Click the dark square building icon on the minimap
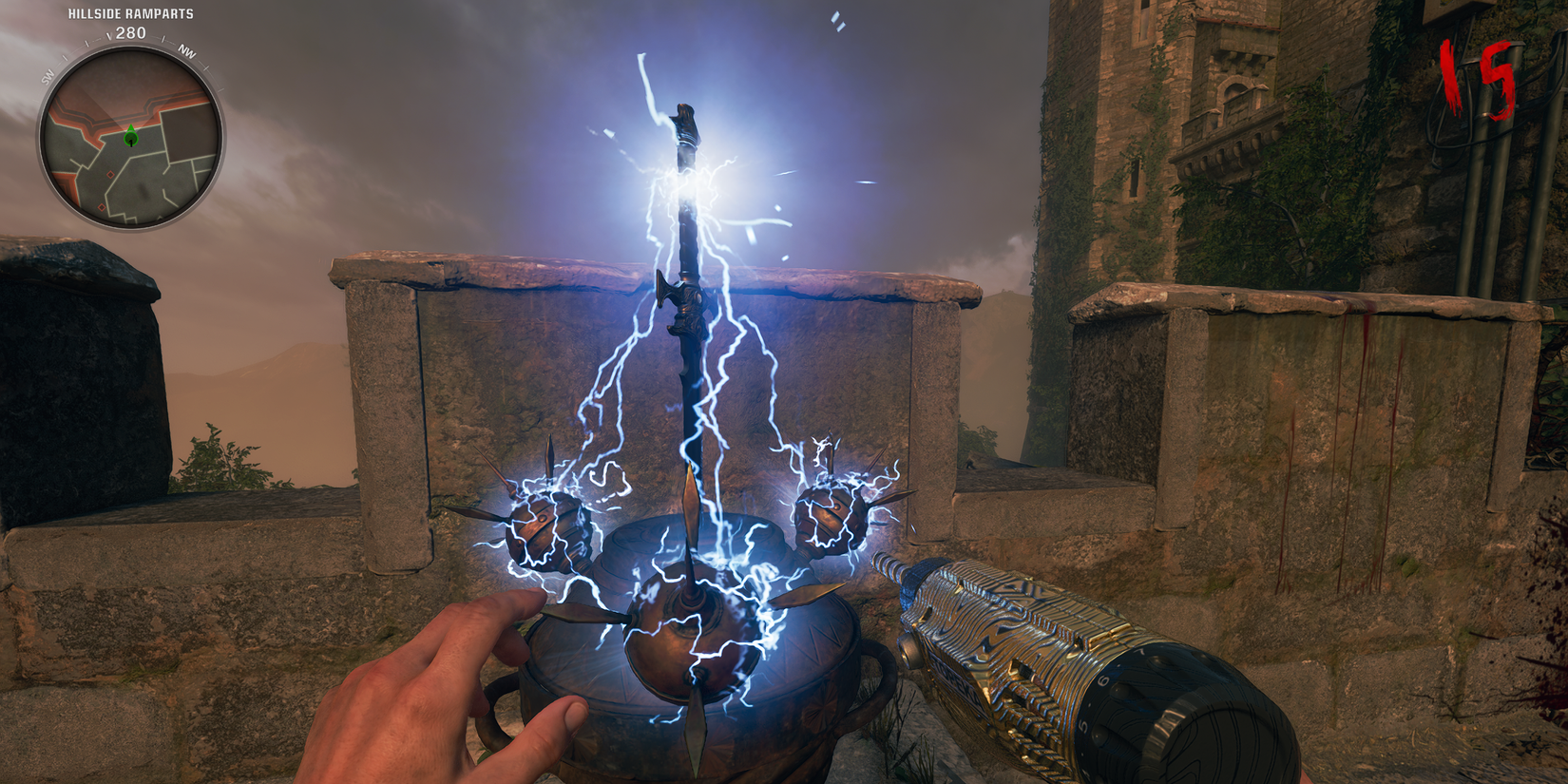Screen dimensions: 1568x784 click(x=186, y=135)
